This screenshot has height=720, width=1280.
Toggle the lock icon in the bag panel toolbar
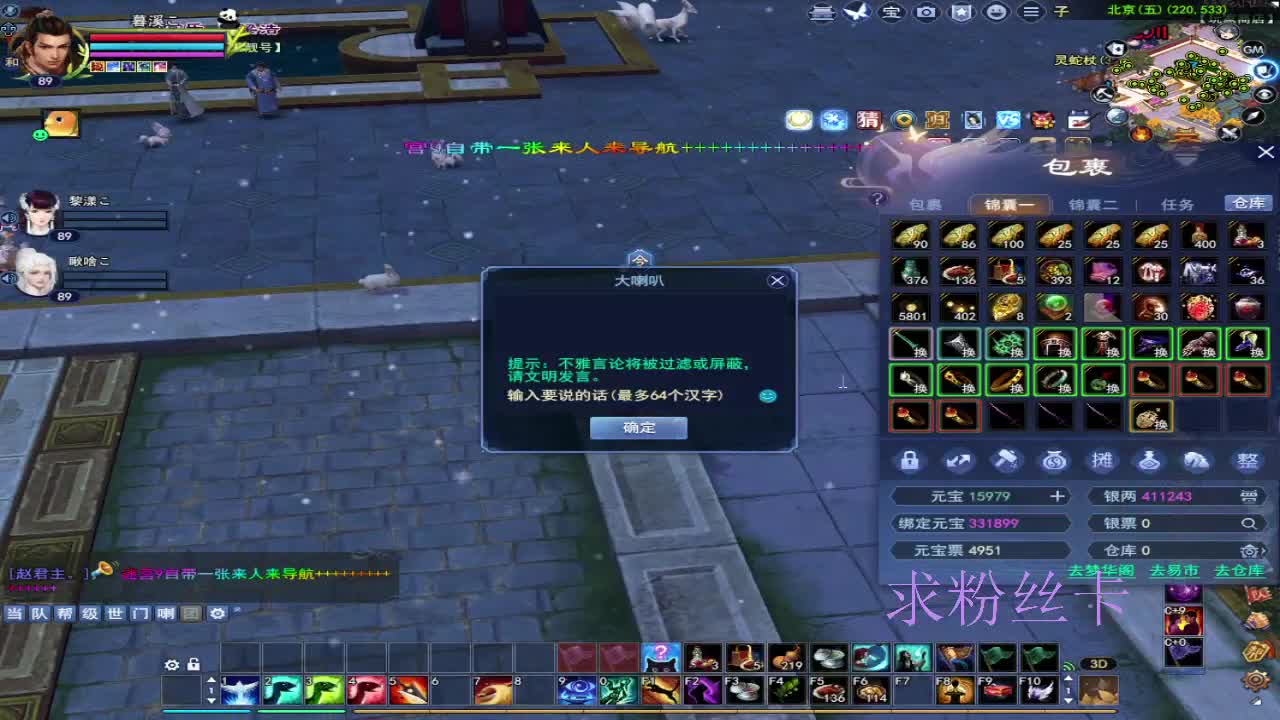[x=910, y=460]
